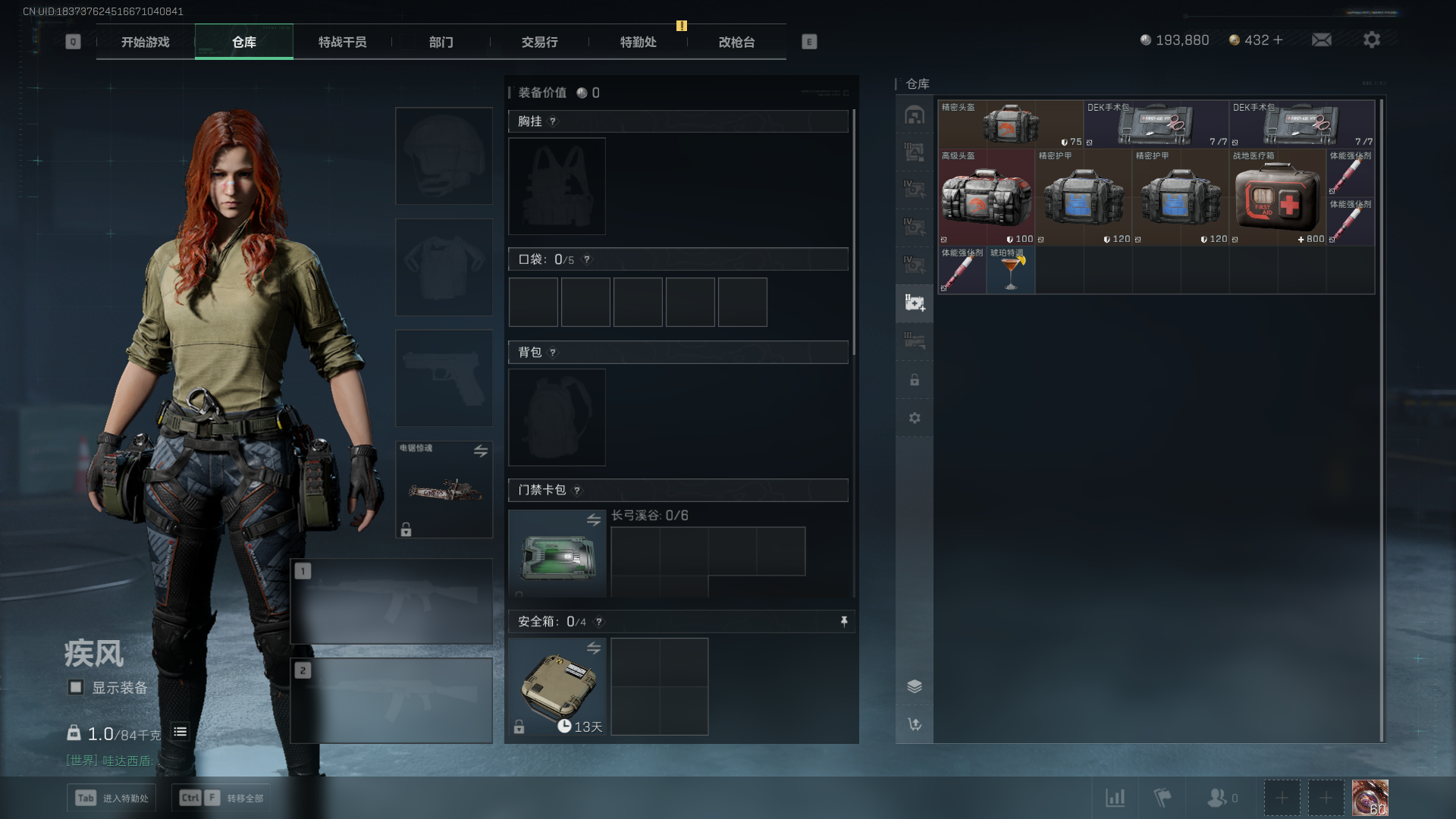Open the player avatar thumbnail

[x=1370, y=798]
